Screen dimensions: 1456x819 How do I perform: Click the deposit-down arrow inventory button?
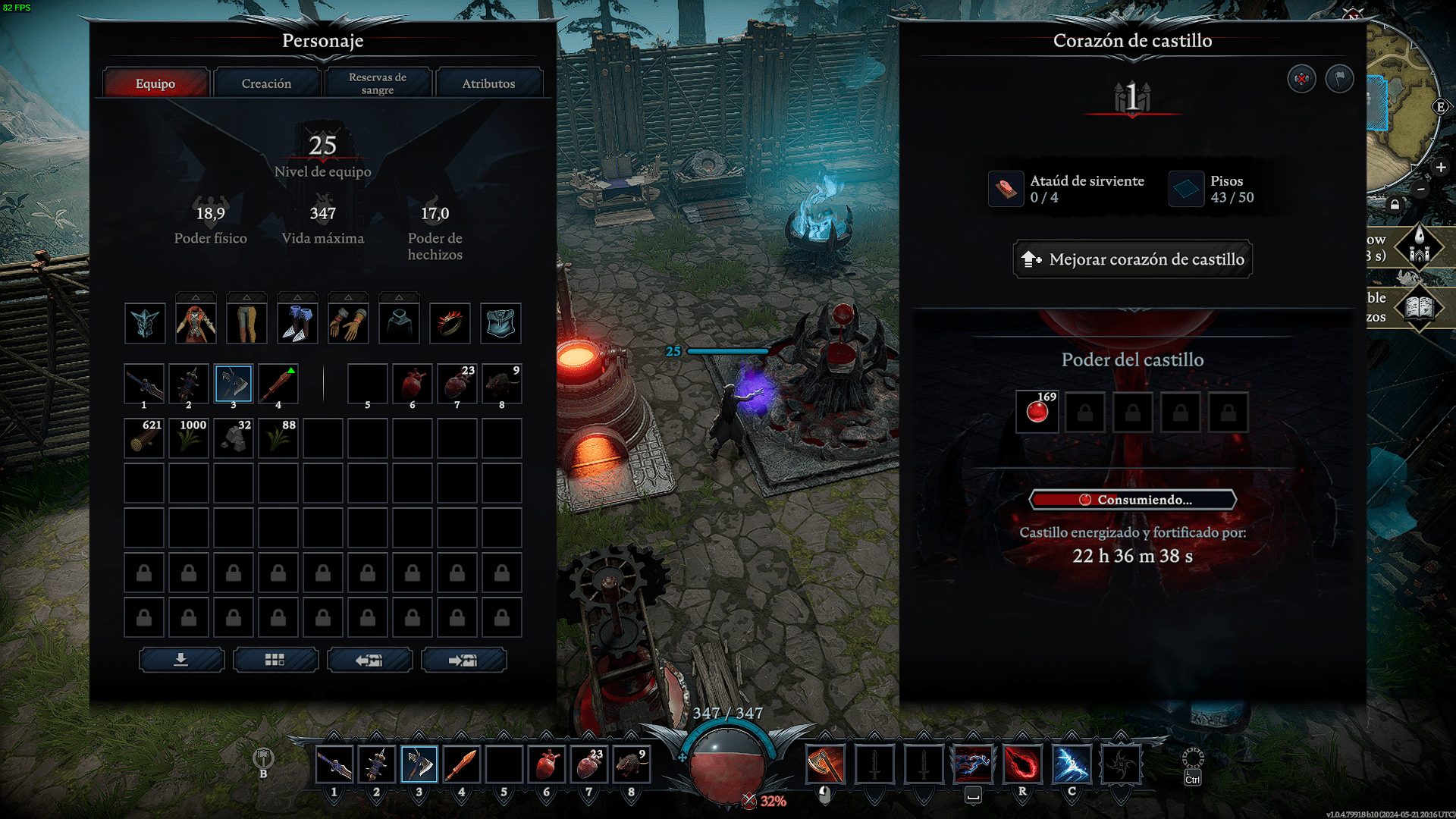point(181,660)
